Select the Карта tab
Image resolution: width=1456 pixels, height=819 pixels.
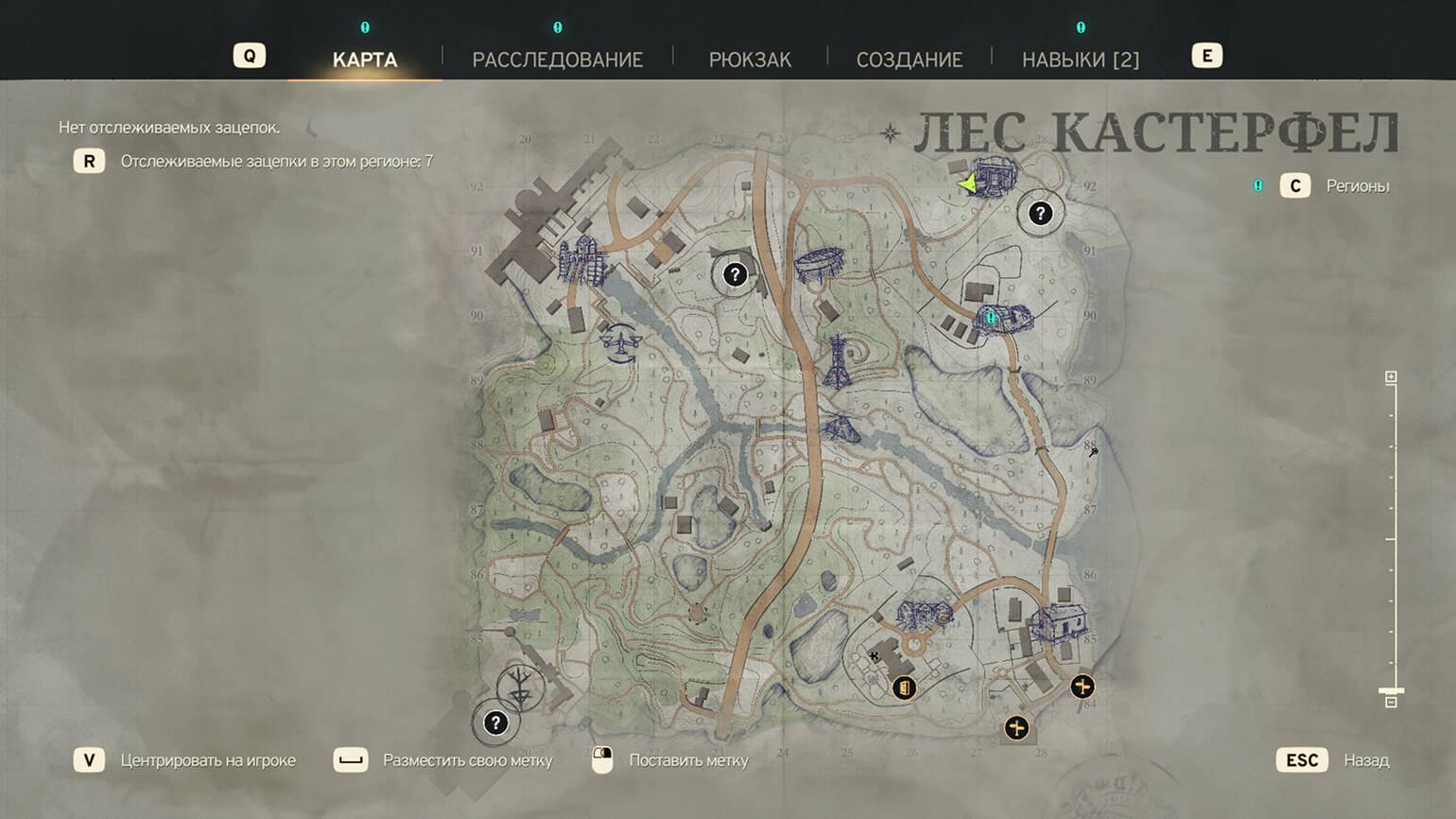(x=365, y=60)
